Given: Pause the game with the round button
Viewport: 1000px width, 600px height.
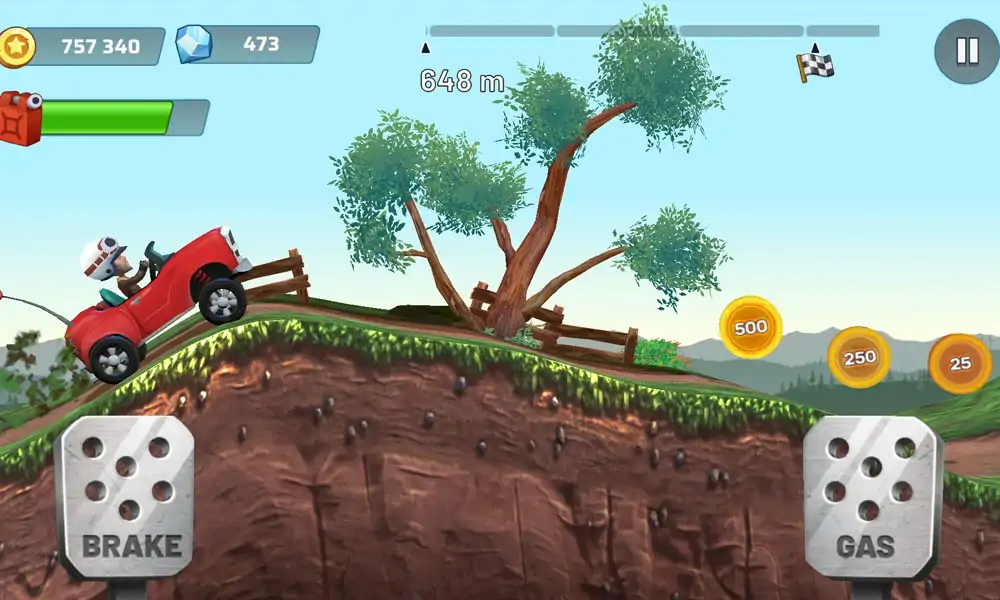Looking at the screenshot, I should tap(966, 51).
